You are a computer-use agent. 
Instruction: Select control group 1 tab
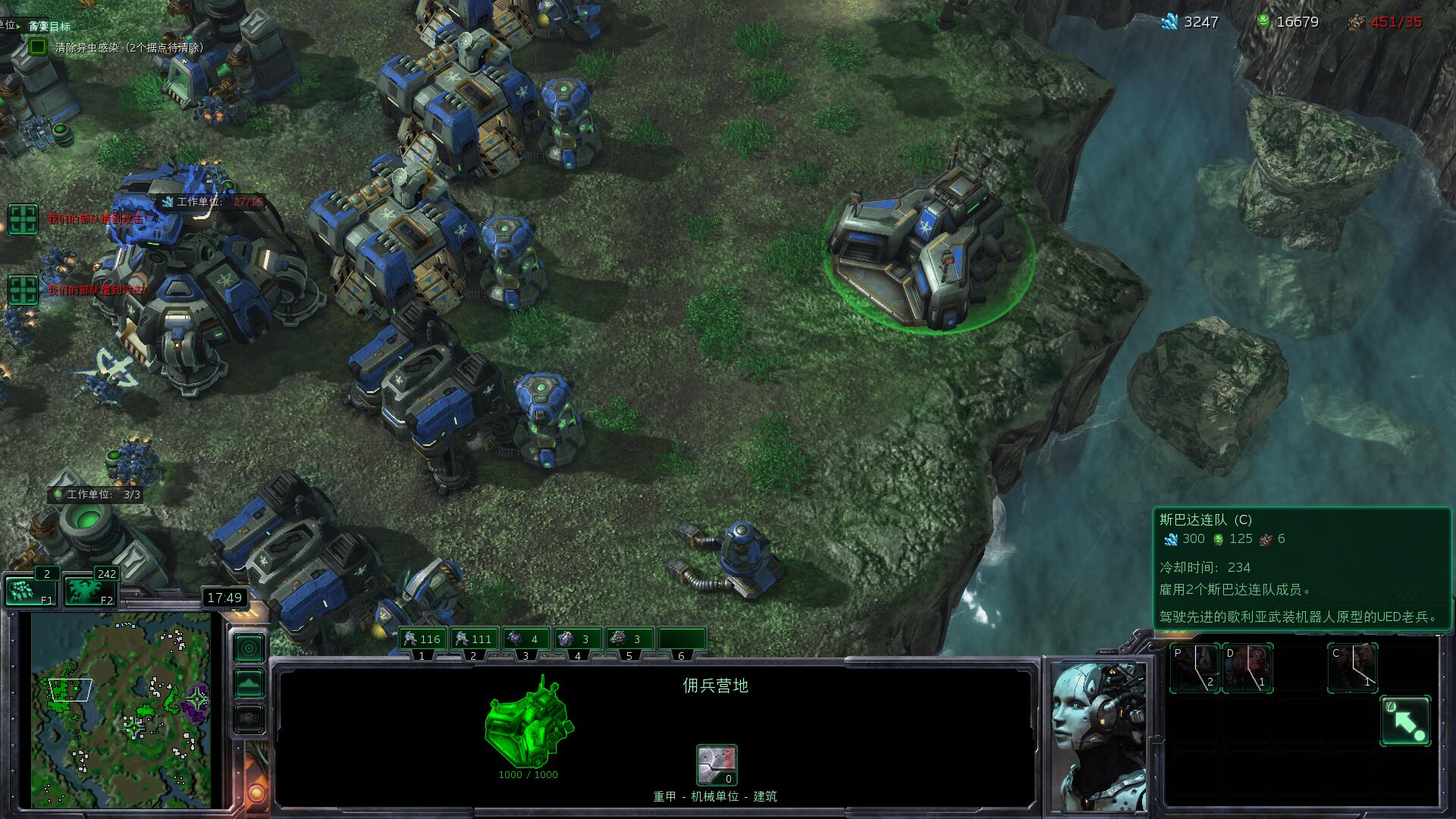pos(423,639)
